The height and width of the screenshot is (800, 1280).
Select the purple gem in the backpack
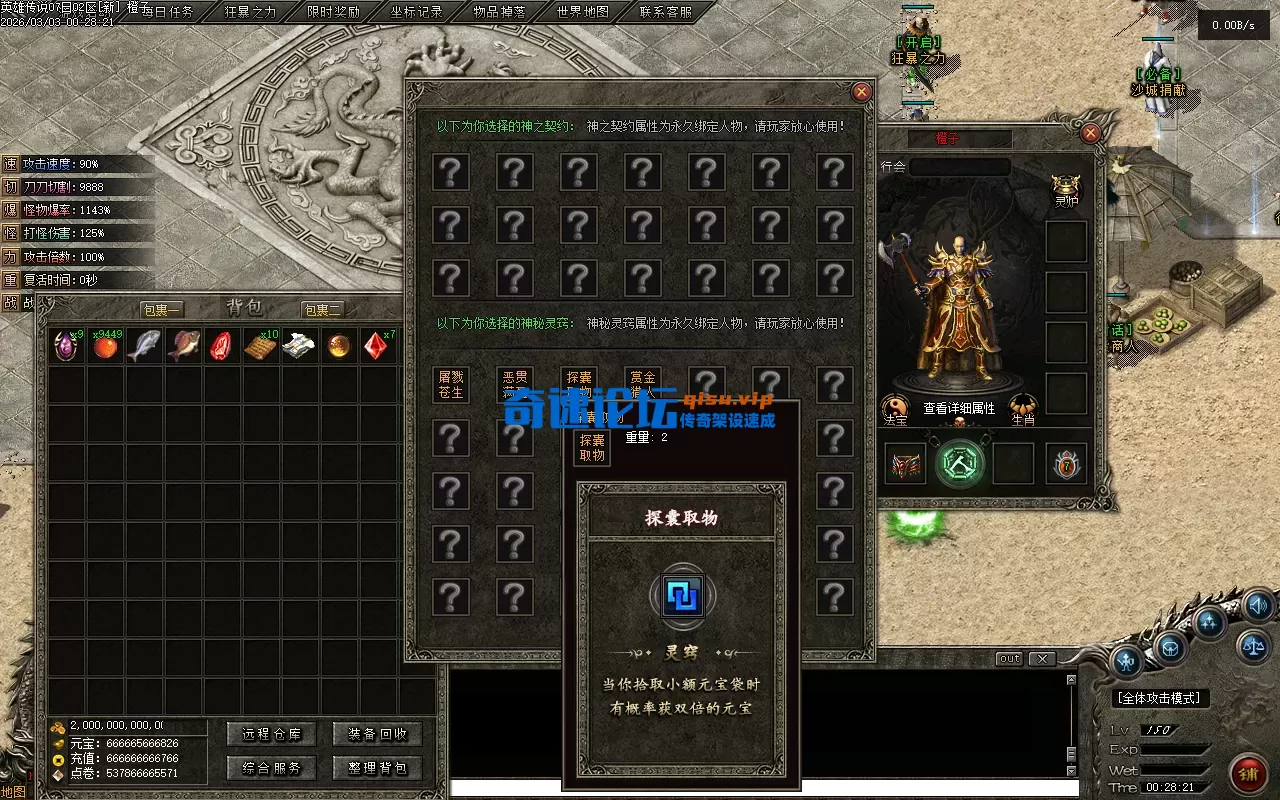(x=66, y=346)
